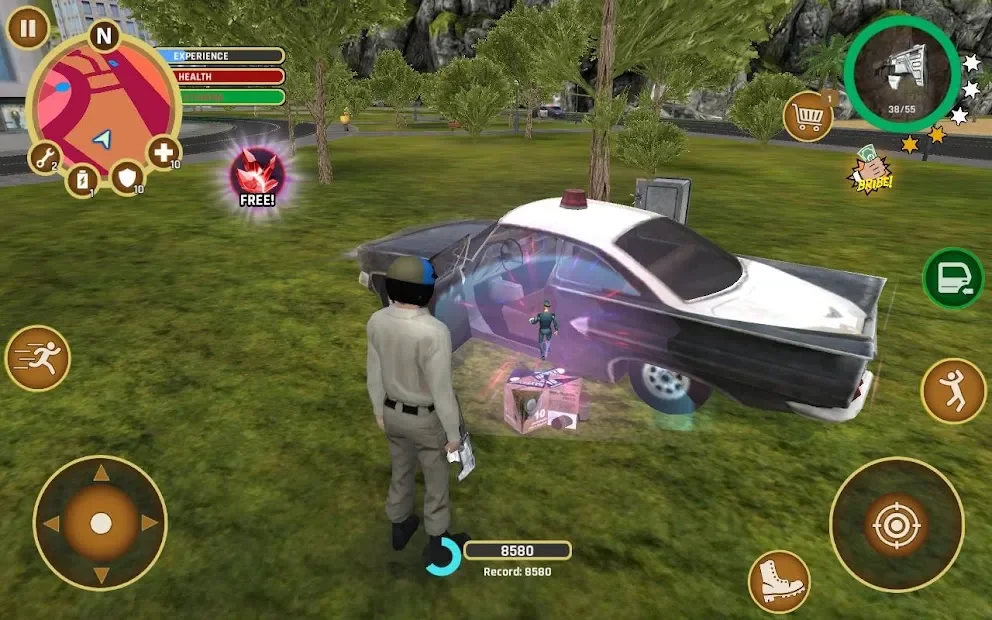
Task: Tap the movement joystick center
Action: point(100,522)
